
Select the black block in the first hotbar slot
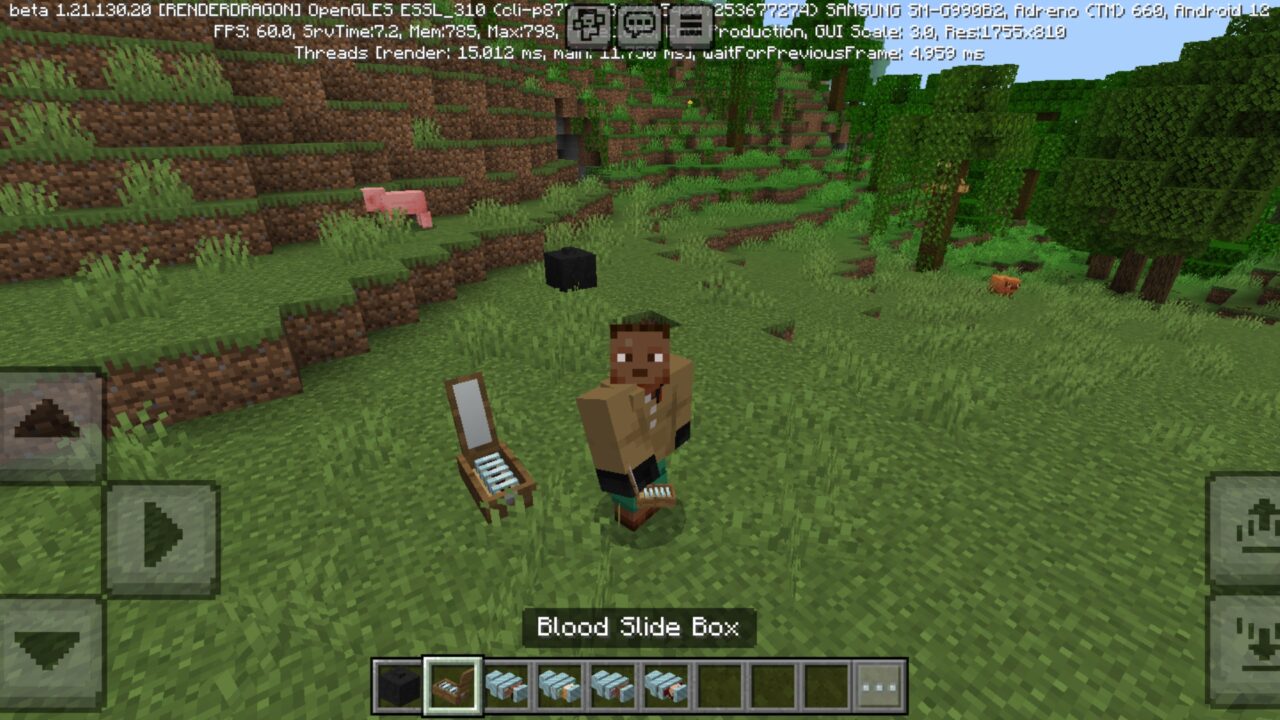398,682
